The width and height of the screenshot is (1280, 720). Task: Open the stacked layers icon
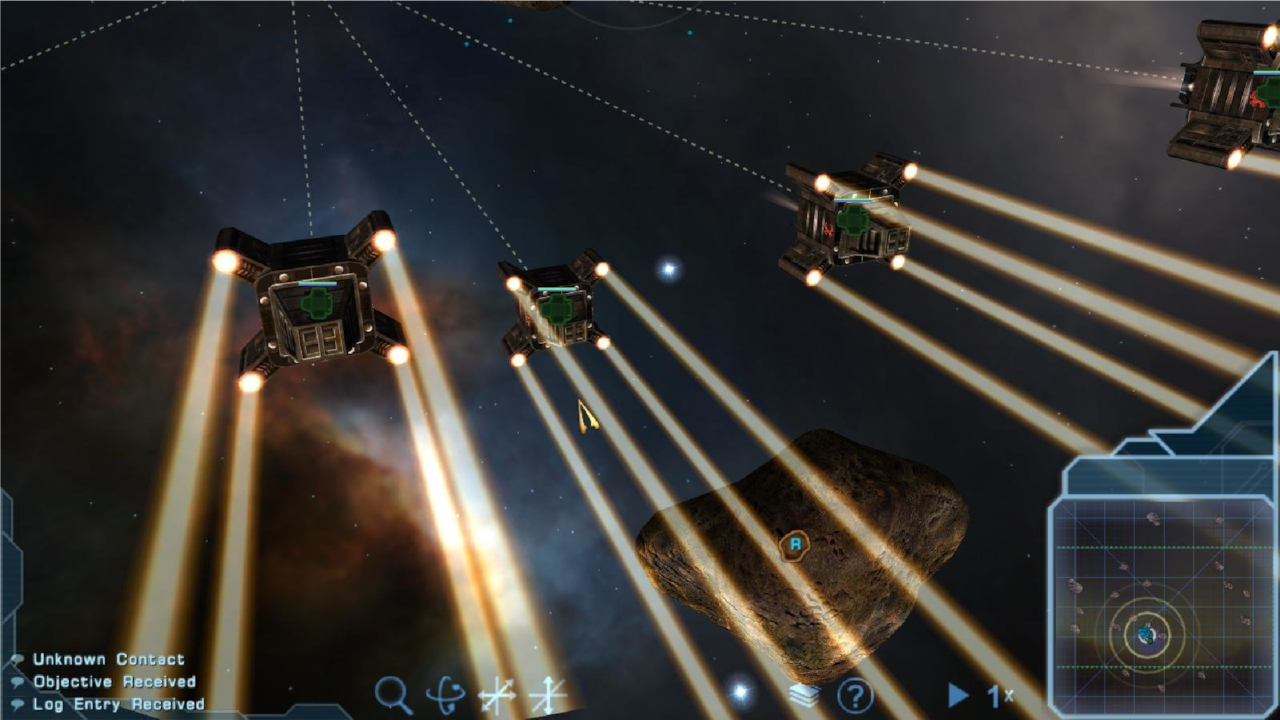tap(804, 695)
